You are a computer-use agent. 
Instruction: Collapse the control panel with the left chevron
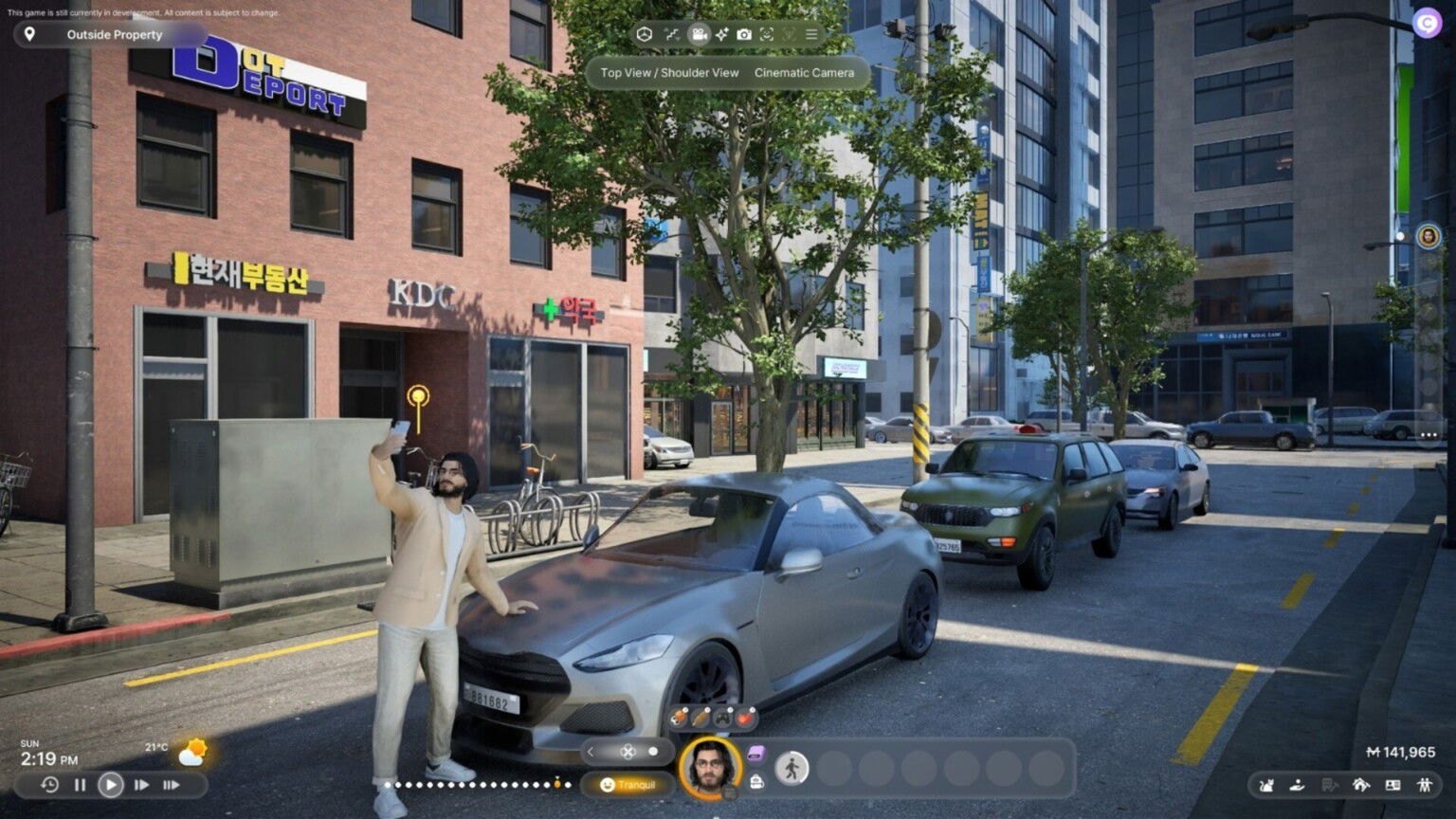tap(591, 750)
